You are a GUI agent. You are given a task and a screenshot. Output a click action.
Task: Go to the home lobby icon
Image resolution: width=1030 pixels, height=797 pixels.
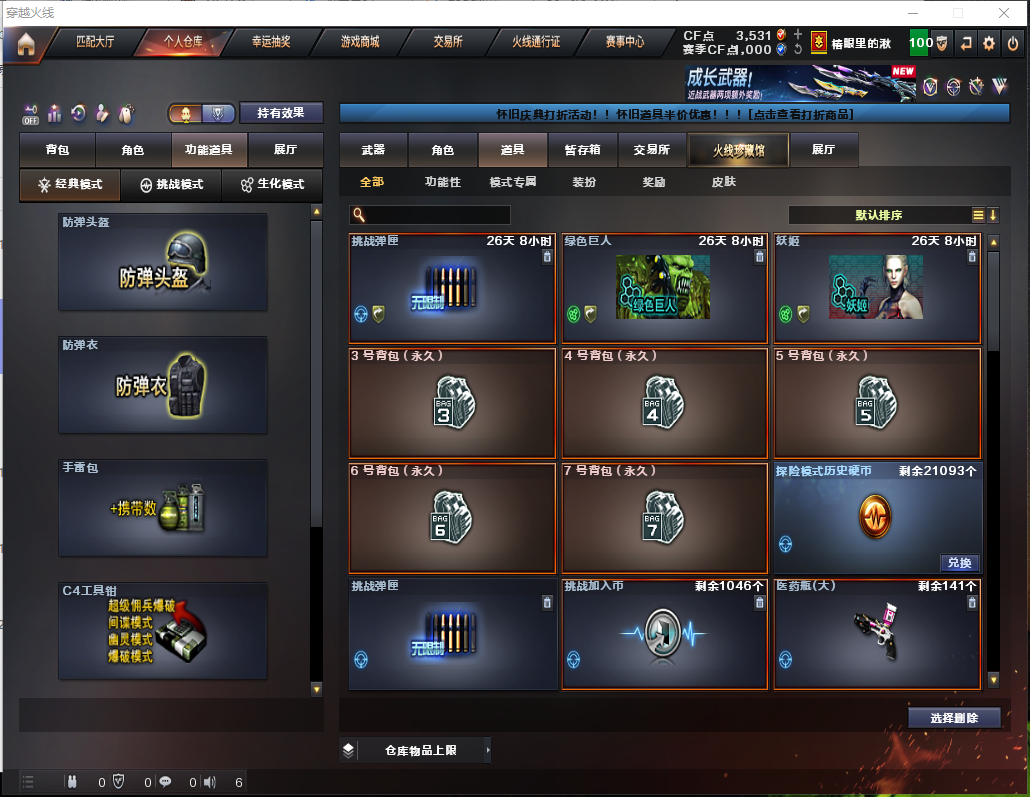[x=25, y=43]
